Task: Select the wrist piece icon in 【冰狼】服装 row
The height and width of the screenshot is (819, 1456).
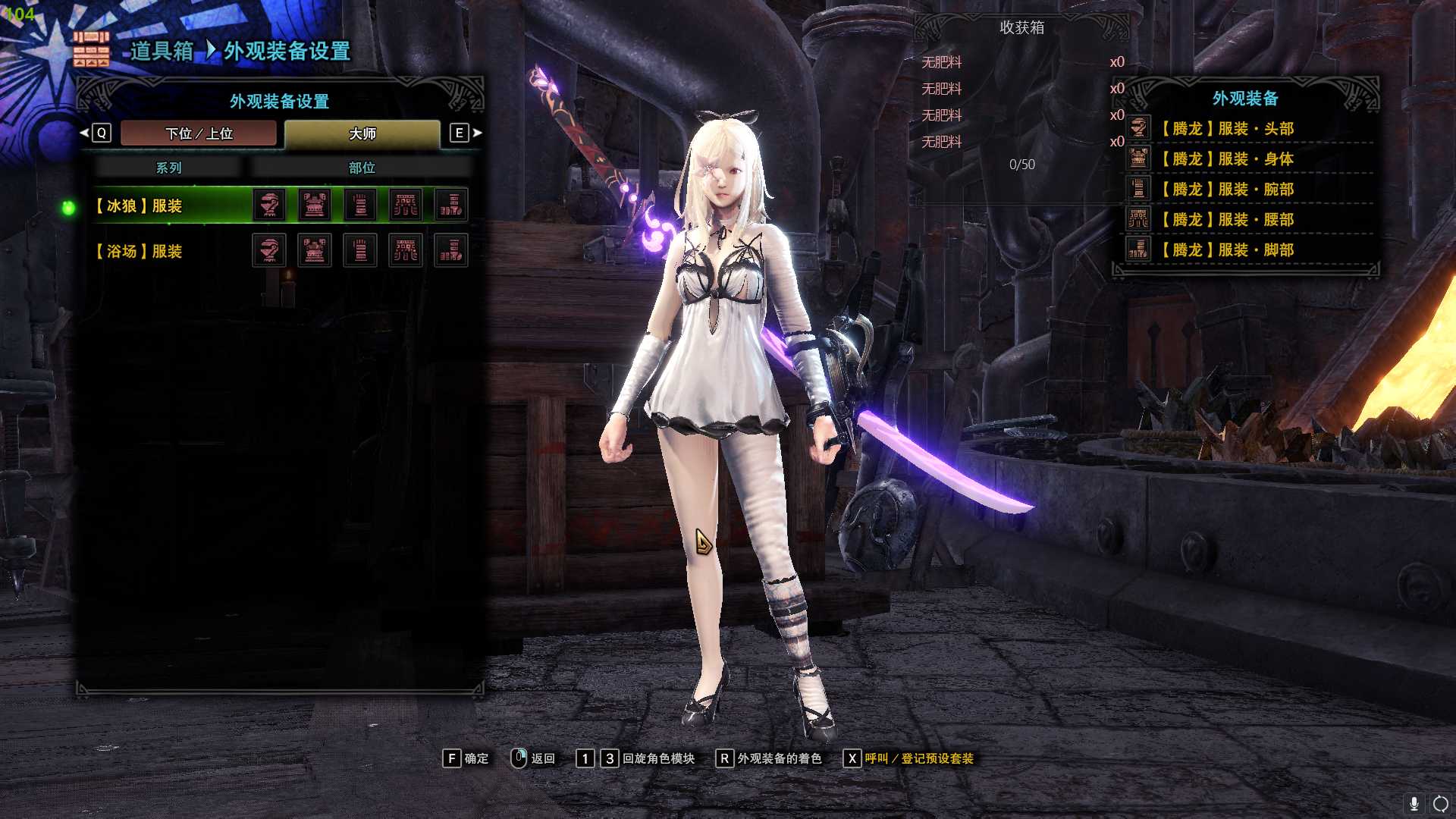Action: [360, 205]
